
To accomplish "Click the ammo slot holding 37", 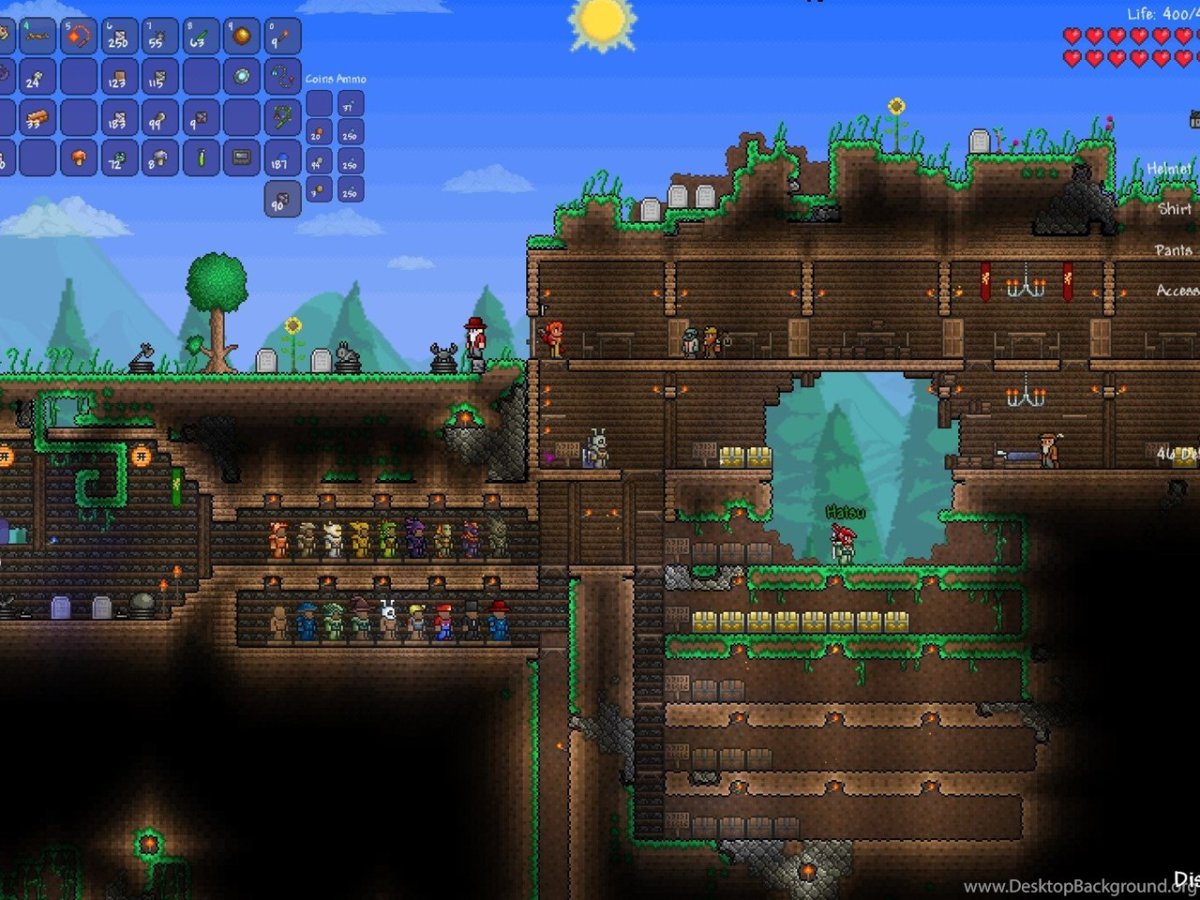I will pos(350,104).
